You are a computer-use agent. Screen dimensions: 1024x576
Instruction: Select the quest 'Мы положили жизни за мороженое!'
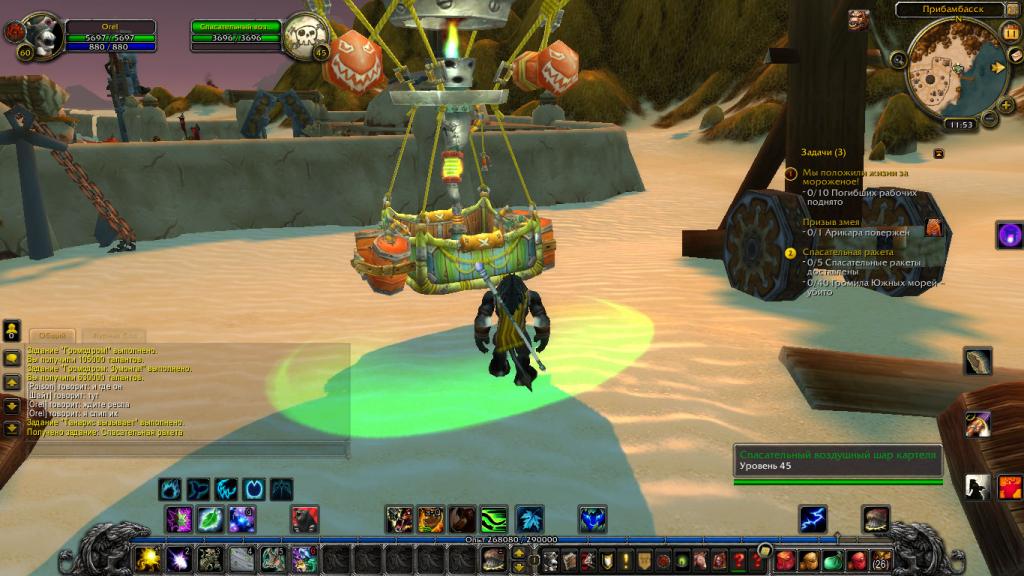855,177
